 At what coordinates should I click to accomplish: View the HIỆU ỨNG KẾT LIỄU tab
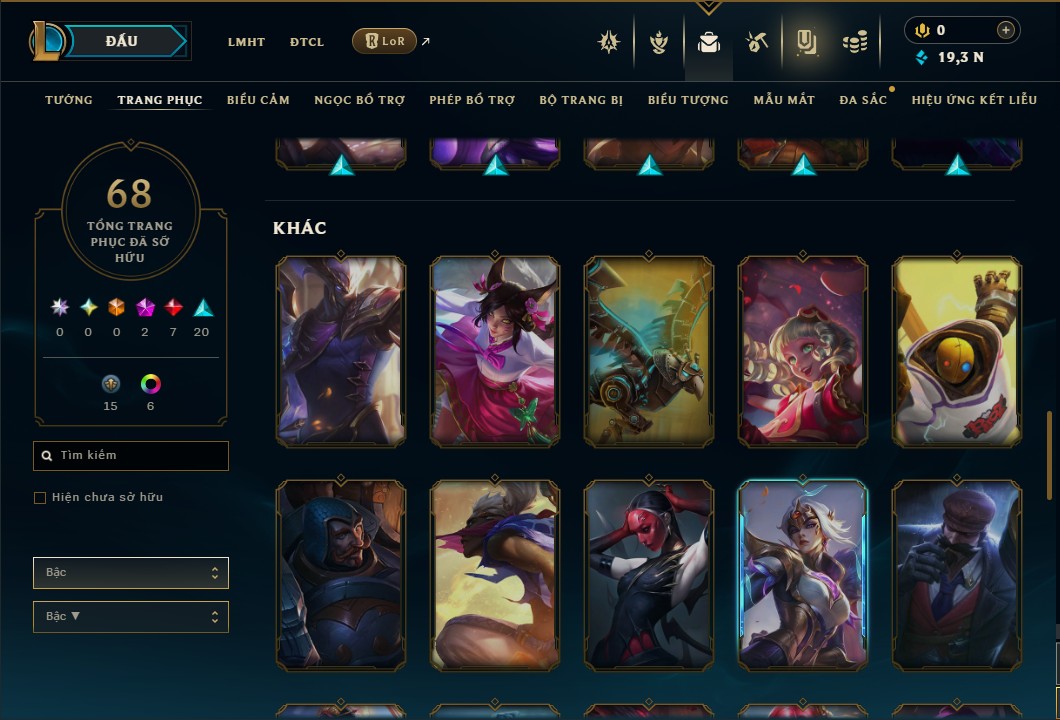(x=974, y=100)
